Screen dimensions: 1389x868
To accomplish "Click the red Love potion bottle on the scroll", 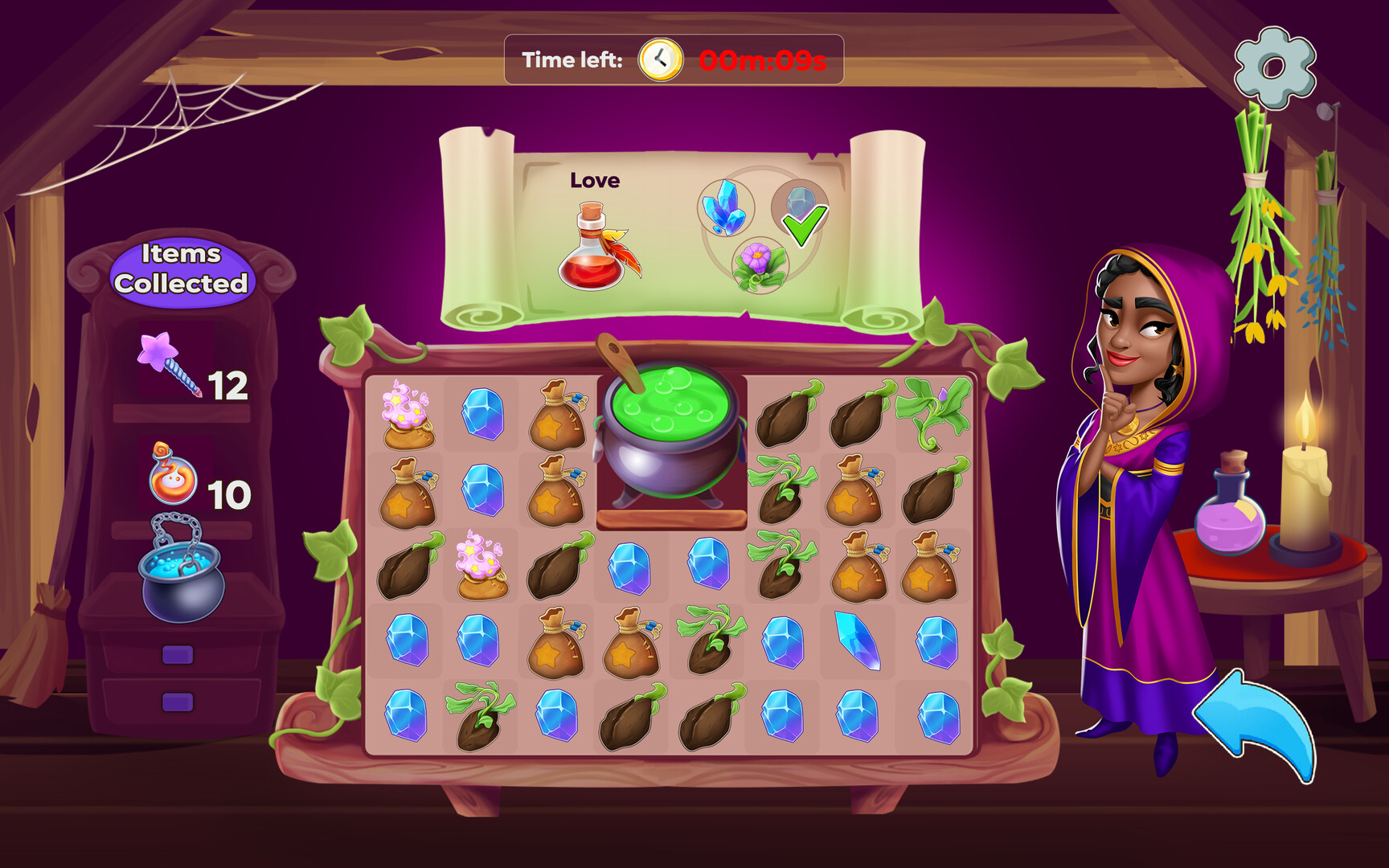I will tap(592, 252).
